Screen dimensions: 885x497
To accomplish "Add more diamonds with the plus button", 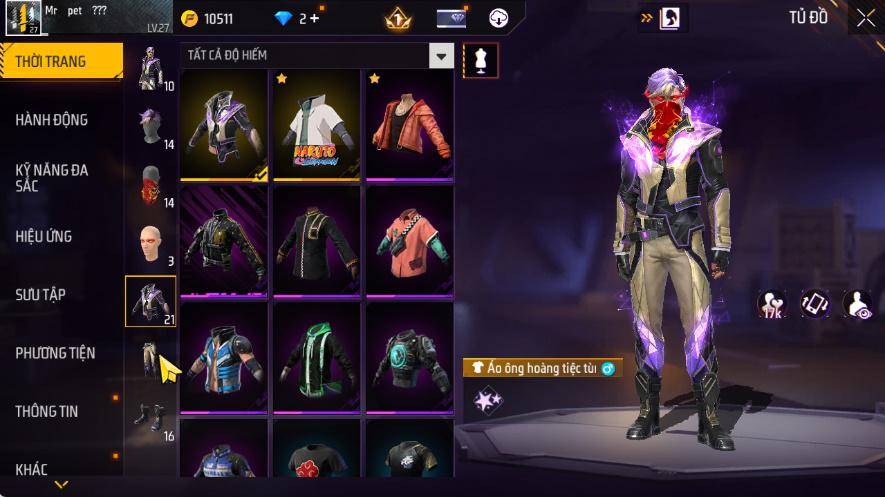I will tap(314, 18).
